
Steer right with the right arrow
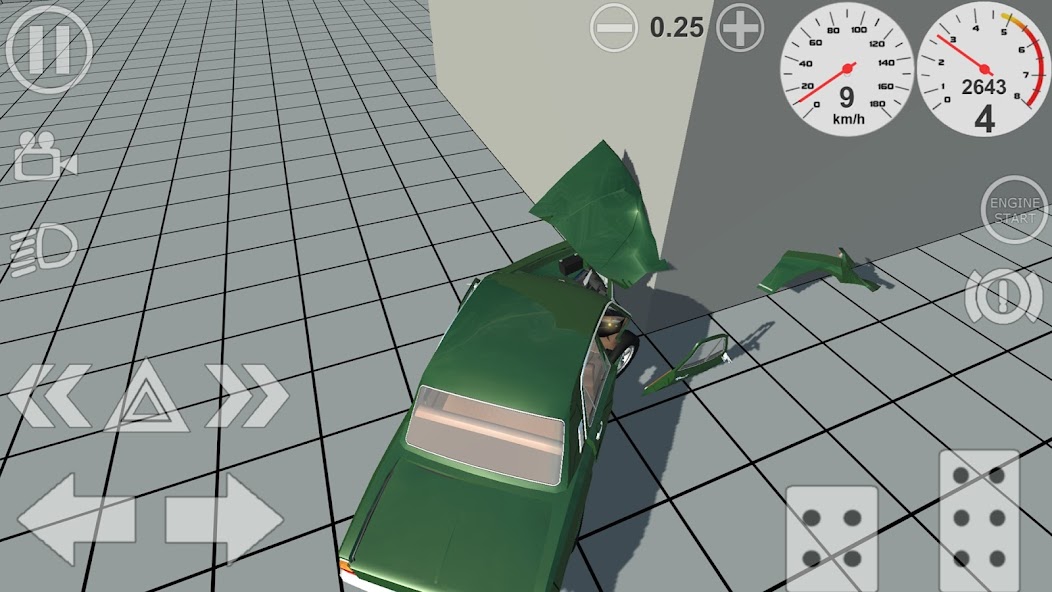coord(224,518)
